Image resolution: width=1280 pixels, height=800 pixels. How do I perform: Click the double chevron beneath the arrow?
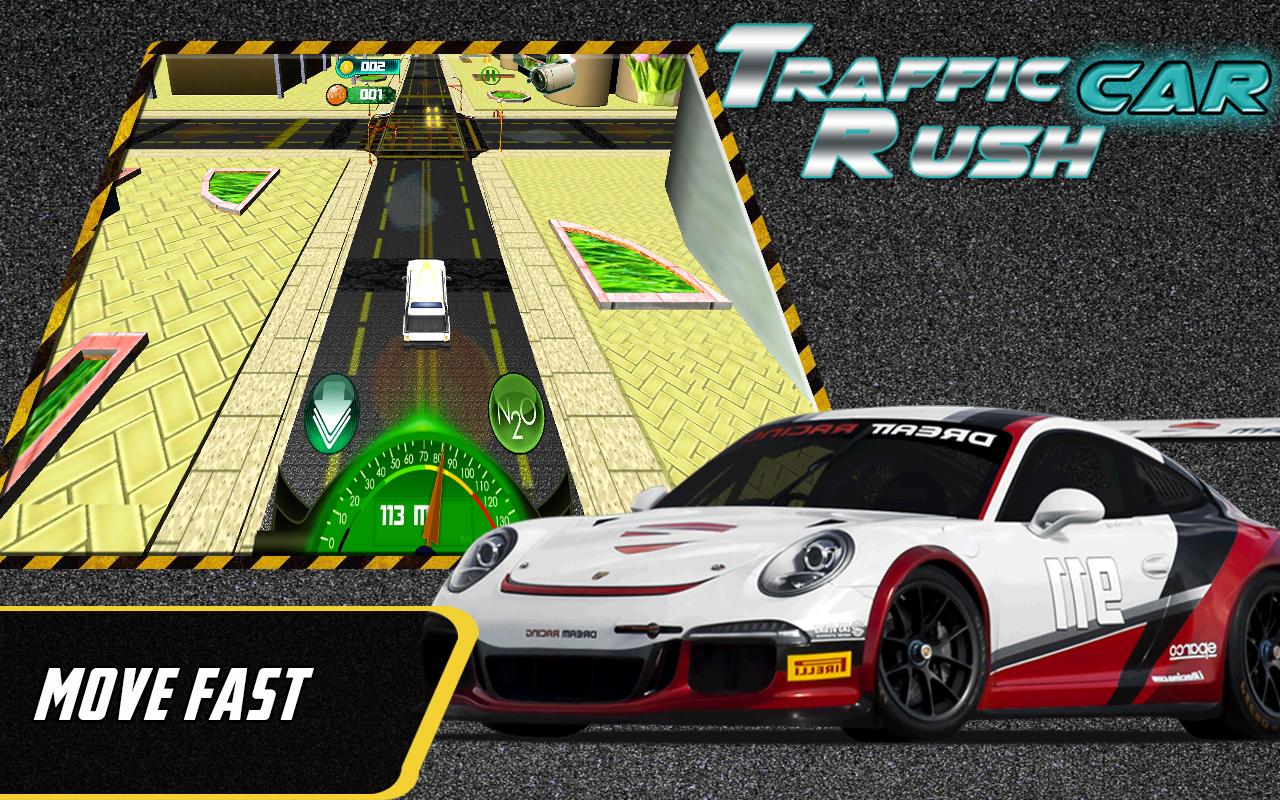[330, 433]
